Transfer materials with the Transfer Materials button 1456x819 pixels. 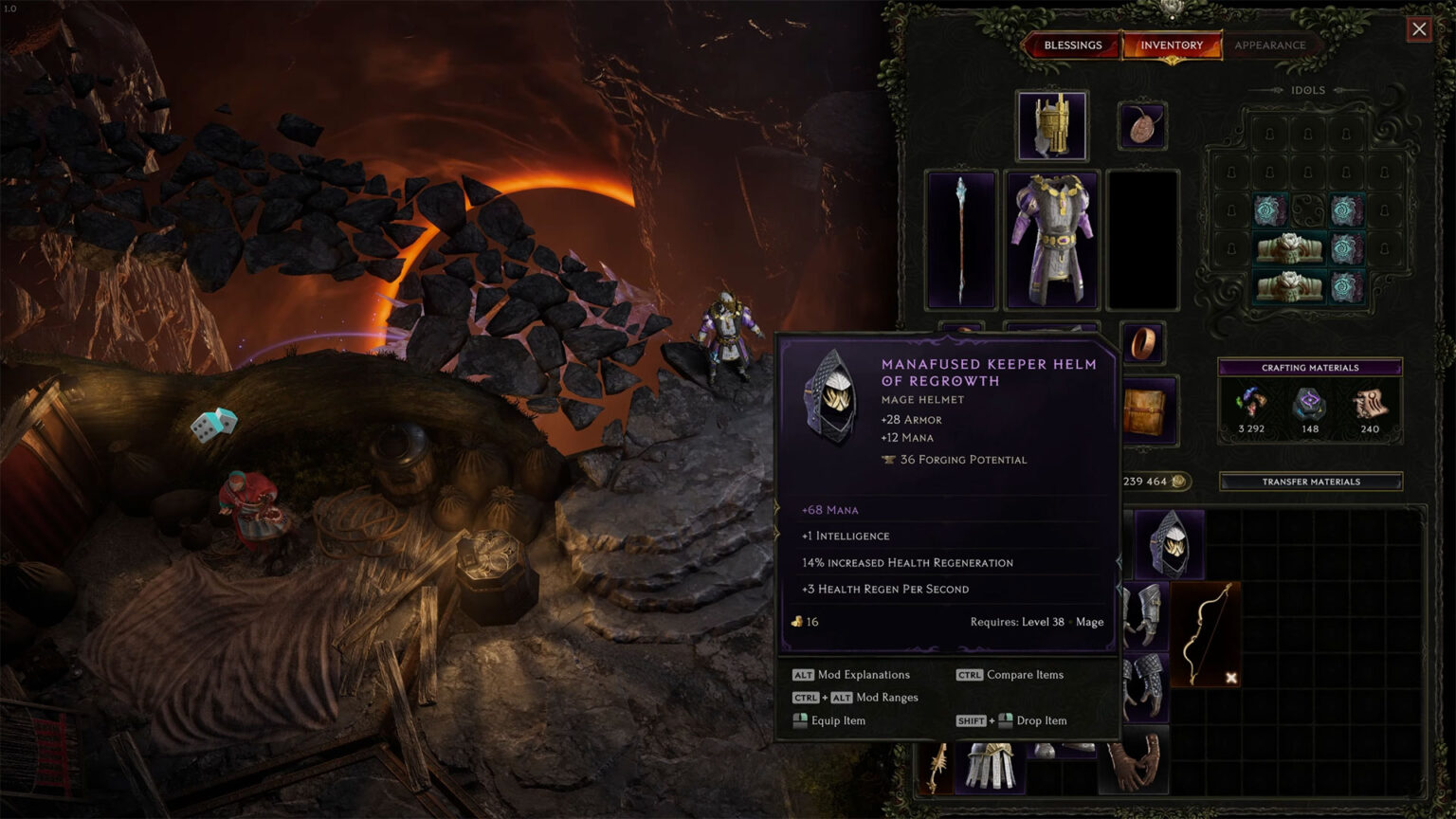tap(1310, 482)
